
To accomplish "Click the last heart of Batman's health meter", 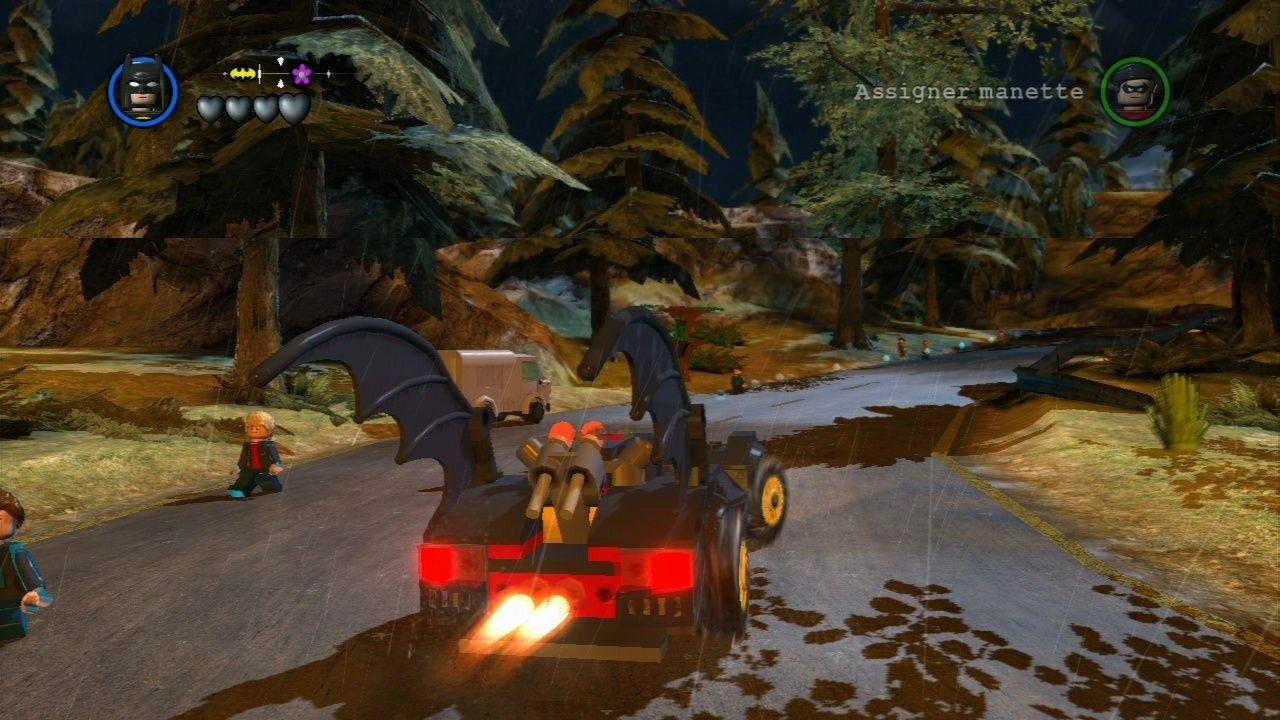I will (x=292, y=108).
